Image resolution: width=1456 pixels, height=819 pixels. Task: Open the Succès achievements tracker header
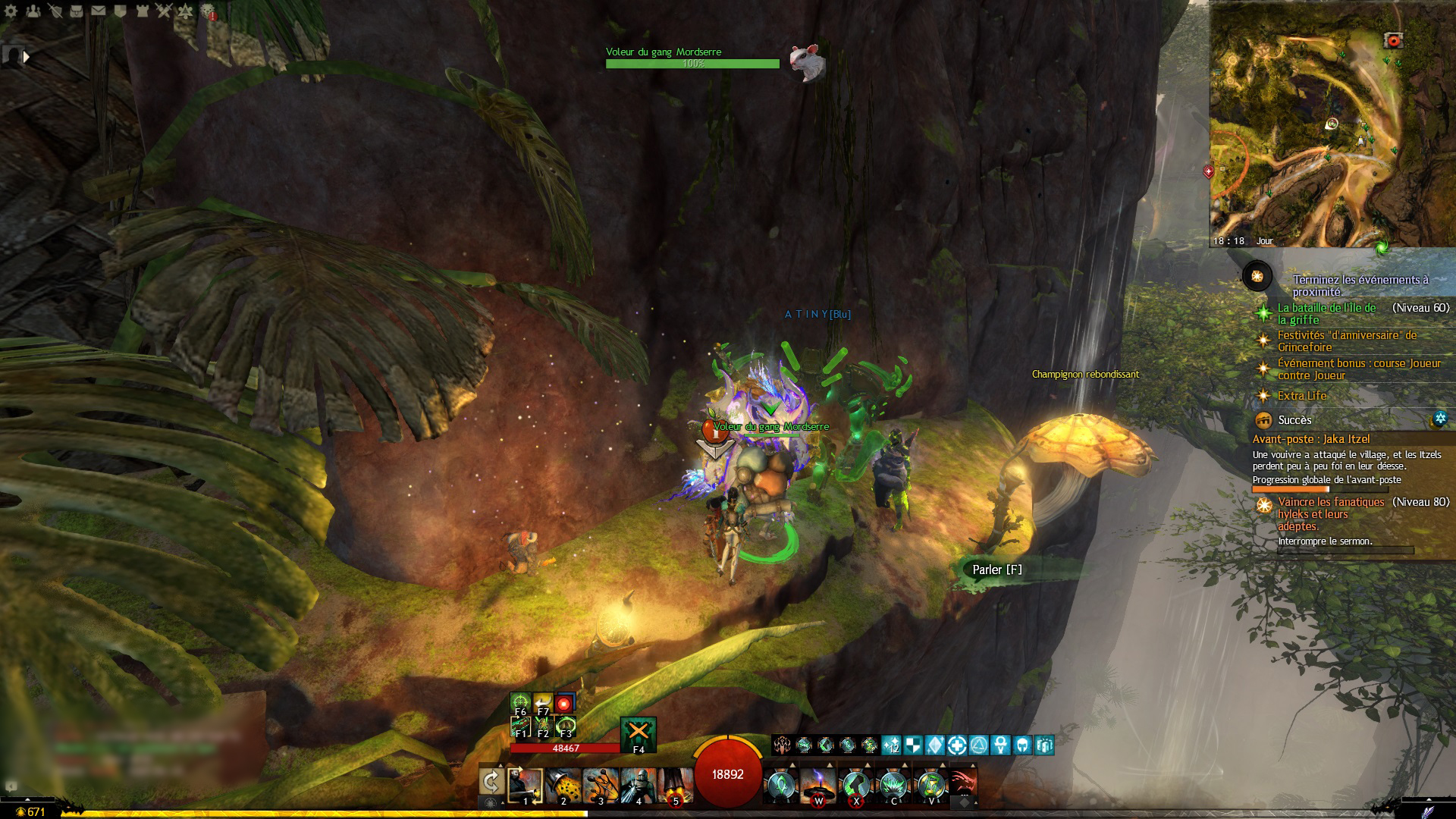coord(1294,420)
